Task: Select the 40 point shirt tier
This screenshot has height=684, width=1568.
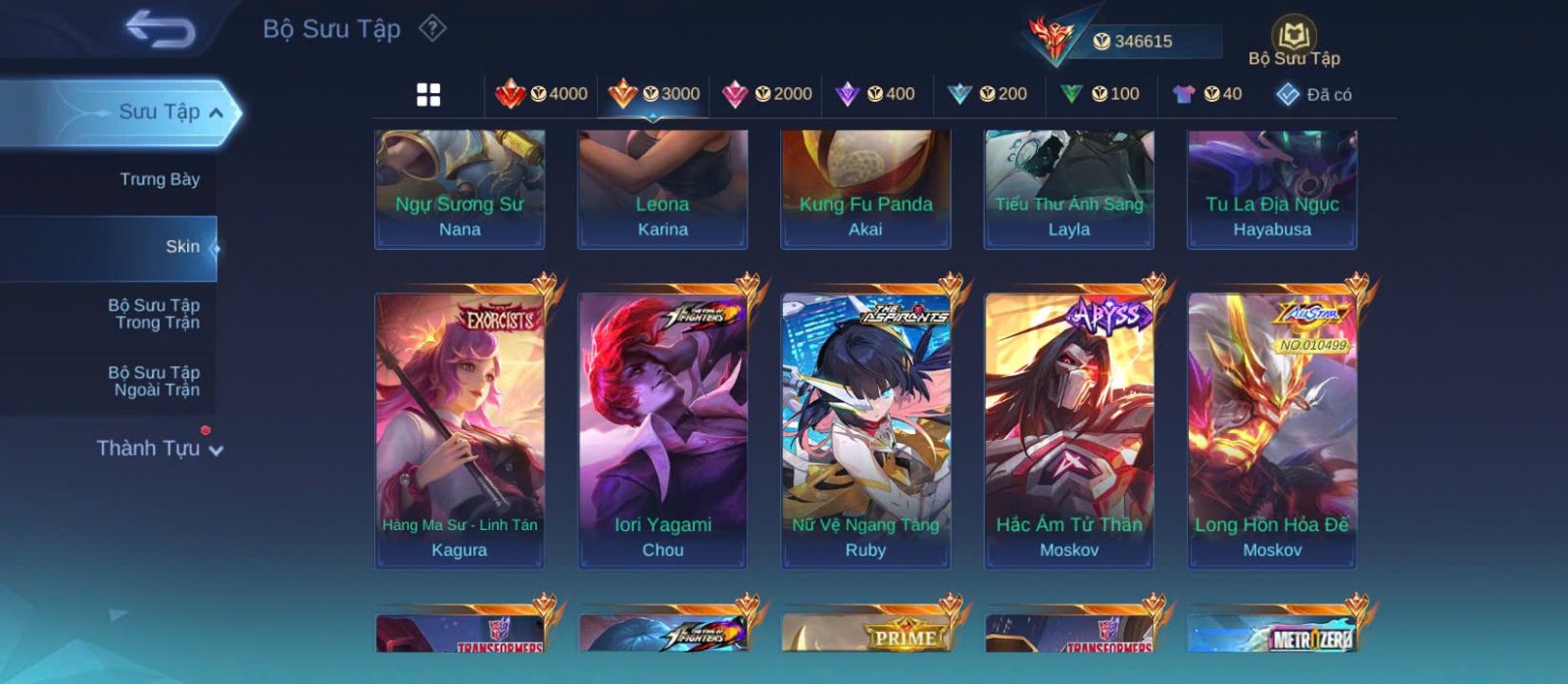Action: point(1207,94)
